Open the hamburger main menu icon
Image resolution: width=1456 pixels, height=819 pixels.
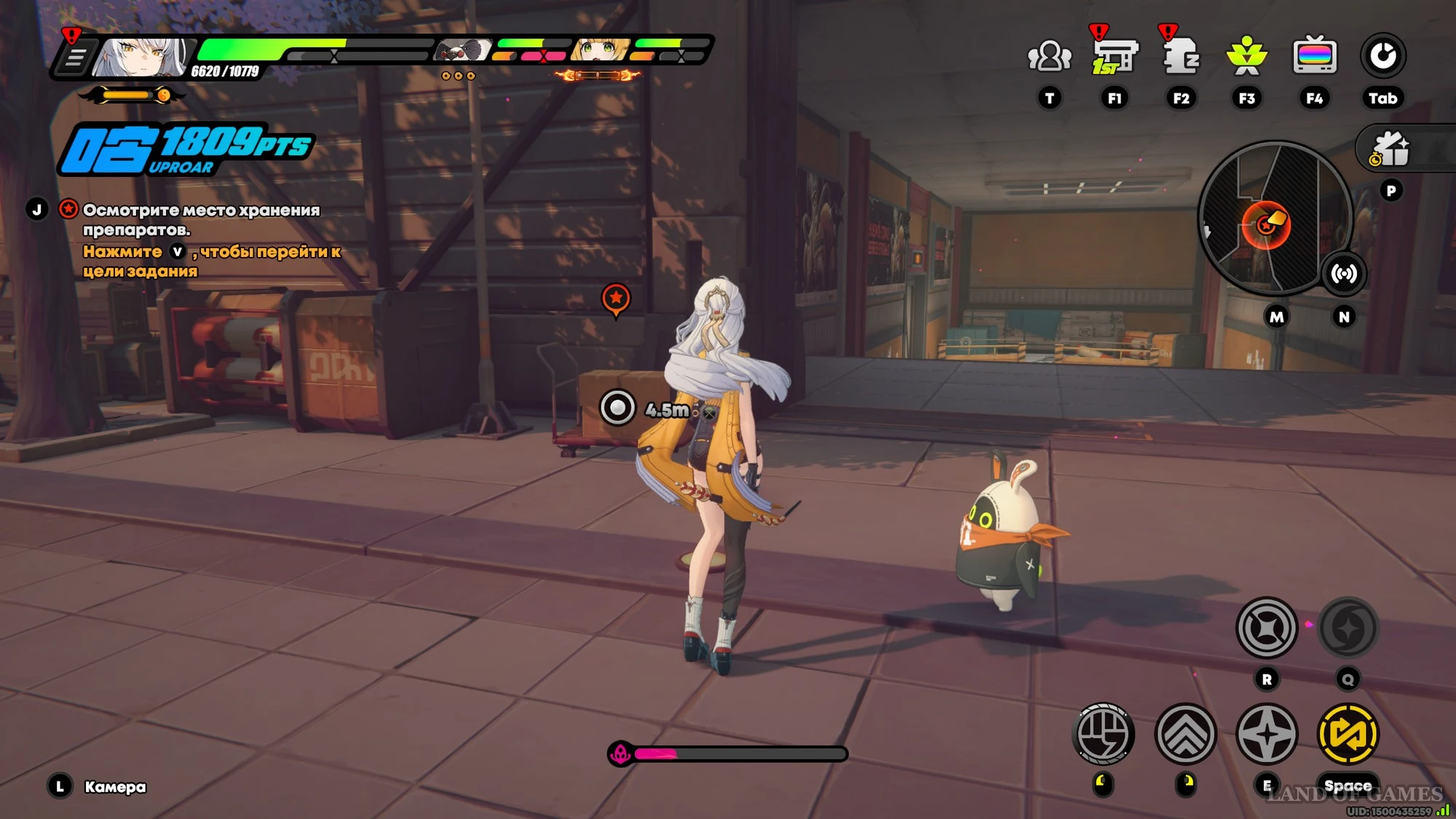(x=75, y=58)
